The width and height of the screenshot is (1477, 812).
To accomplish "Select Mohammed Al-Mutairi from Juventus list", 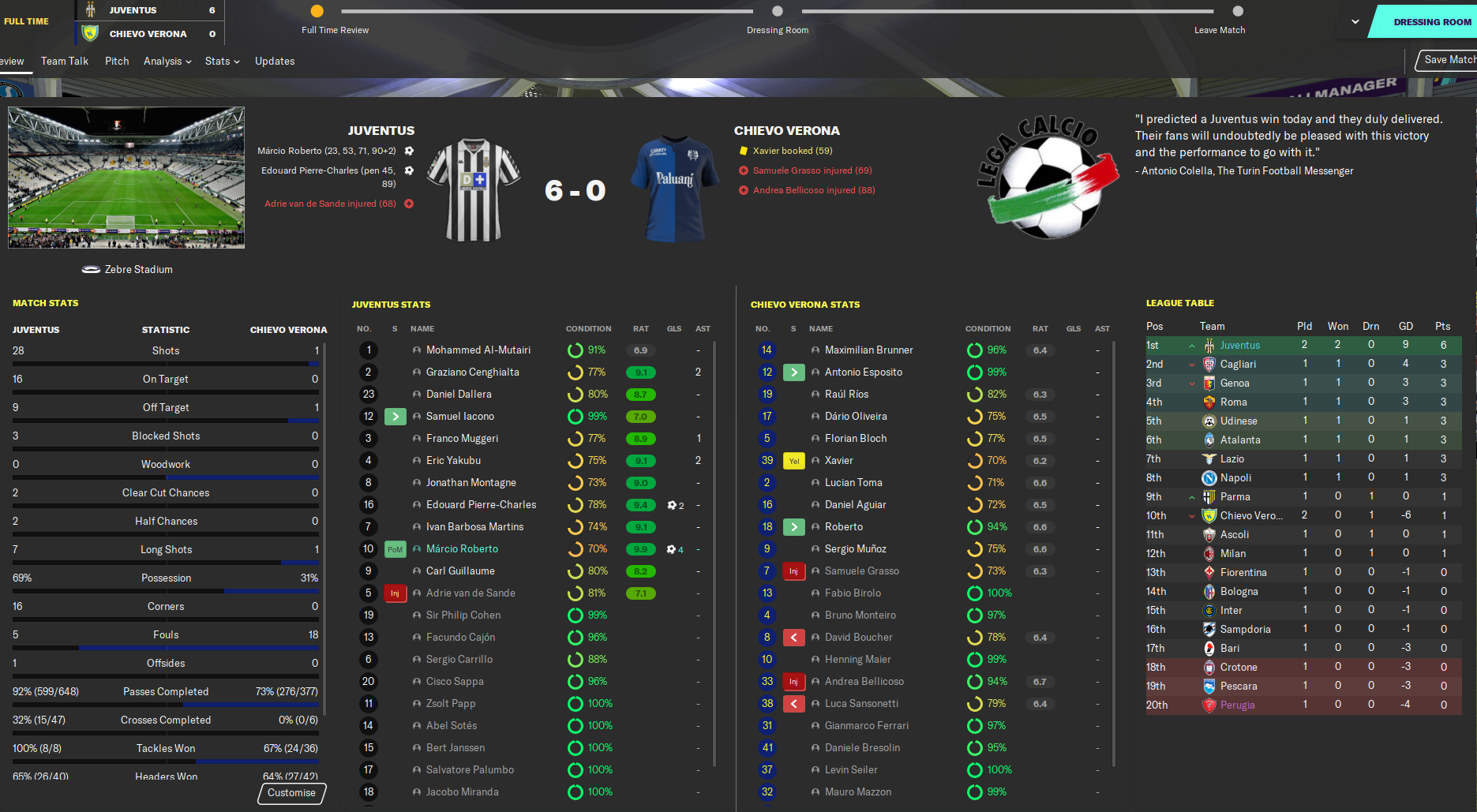I will [x=478, y=350].
